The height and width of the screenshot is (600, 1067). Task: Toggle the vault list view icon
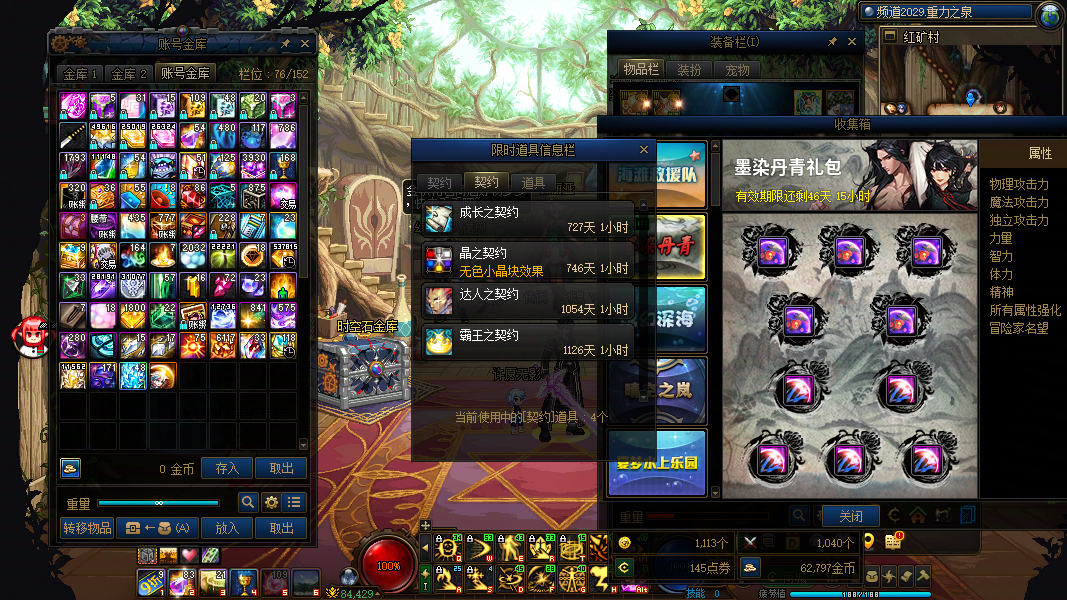(x=294, y=502)
